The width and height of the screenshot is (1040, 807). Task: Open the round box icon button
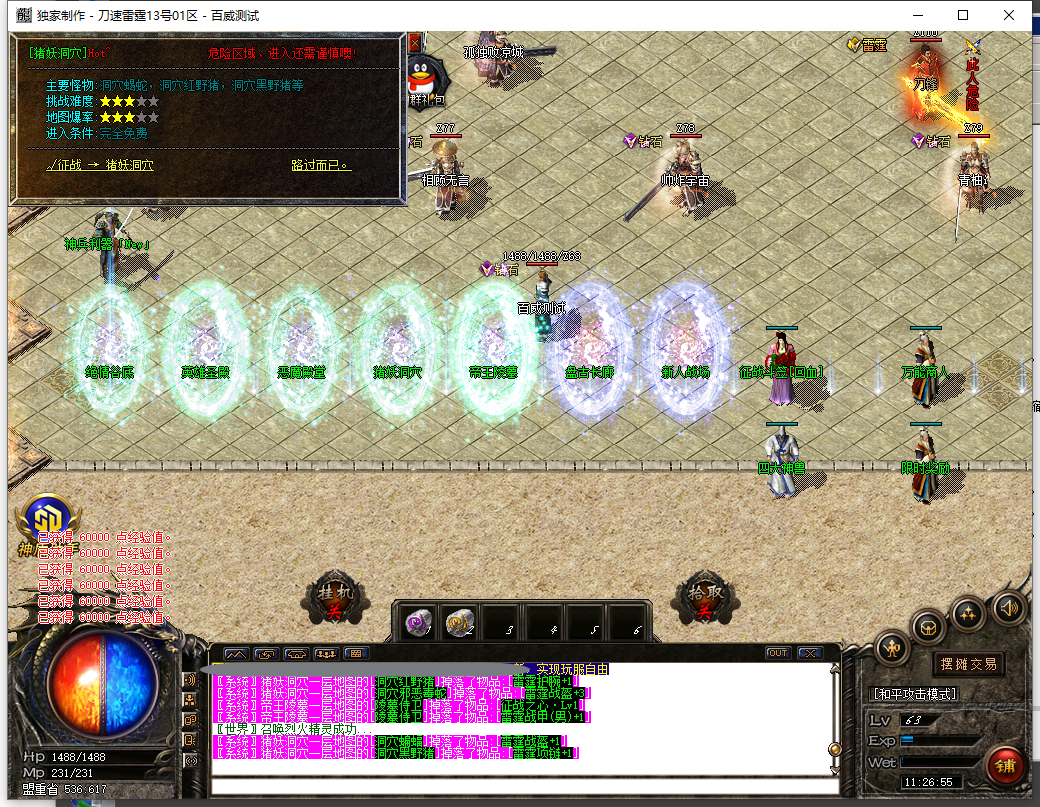[929, 627]
